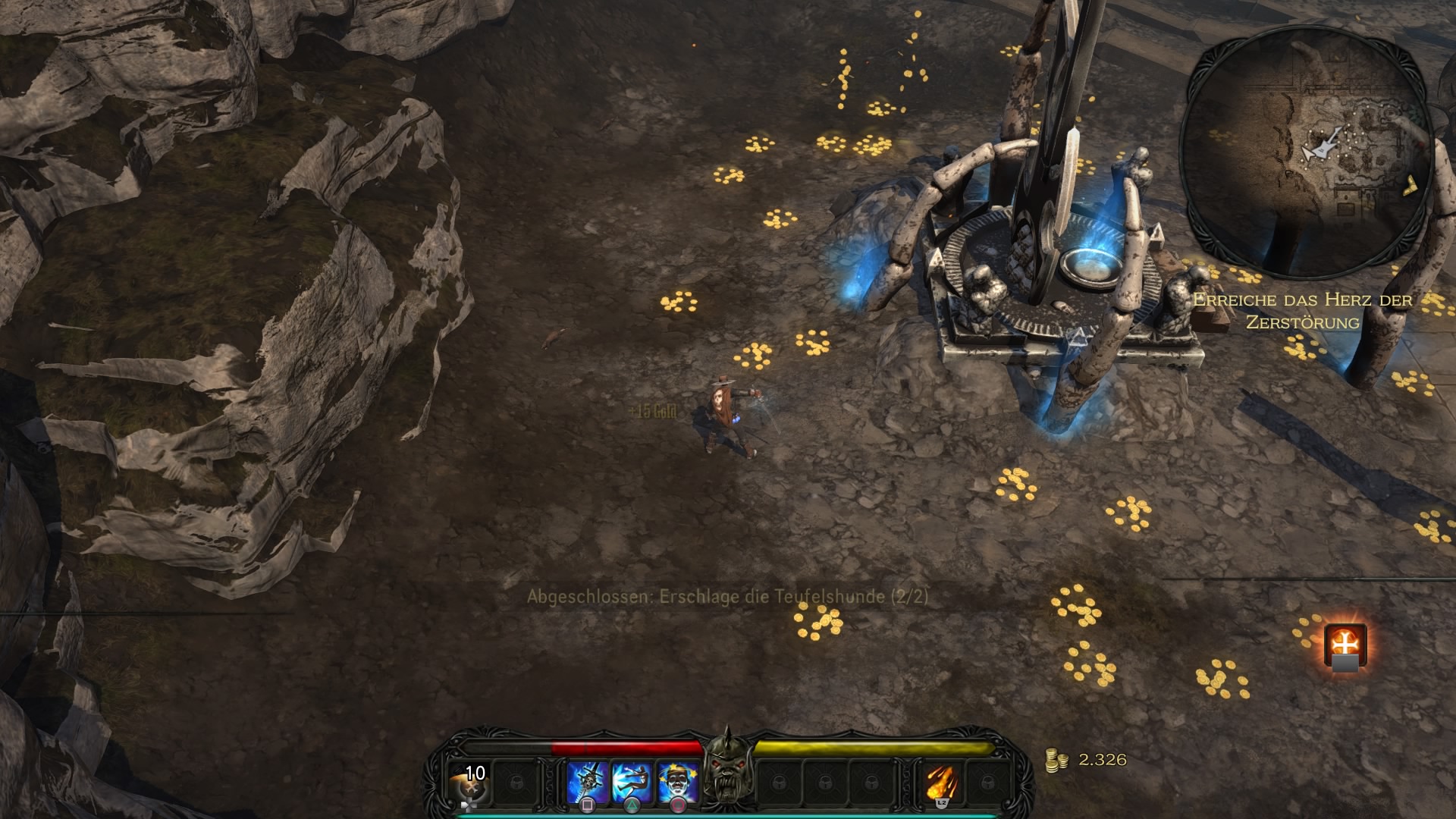The image size is (1456, 819).
Task: Click the 'Erreiche das Herz der Zerstörung' objective
Action: (x=1302, y=311)
